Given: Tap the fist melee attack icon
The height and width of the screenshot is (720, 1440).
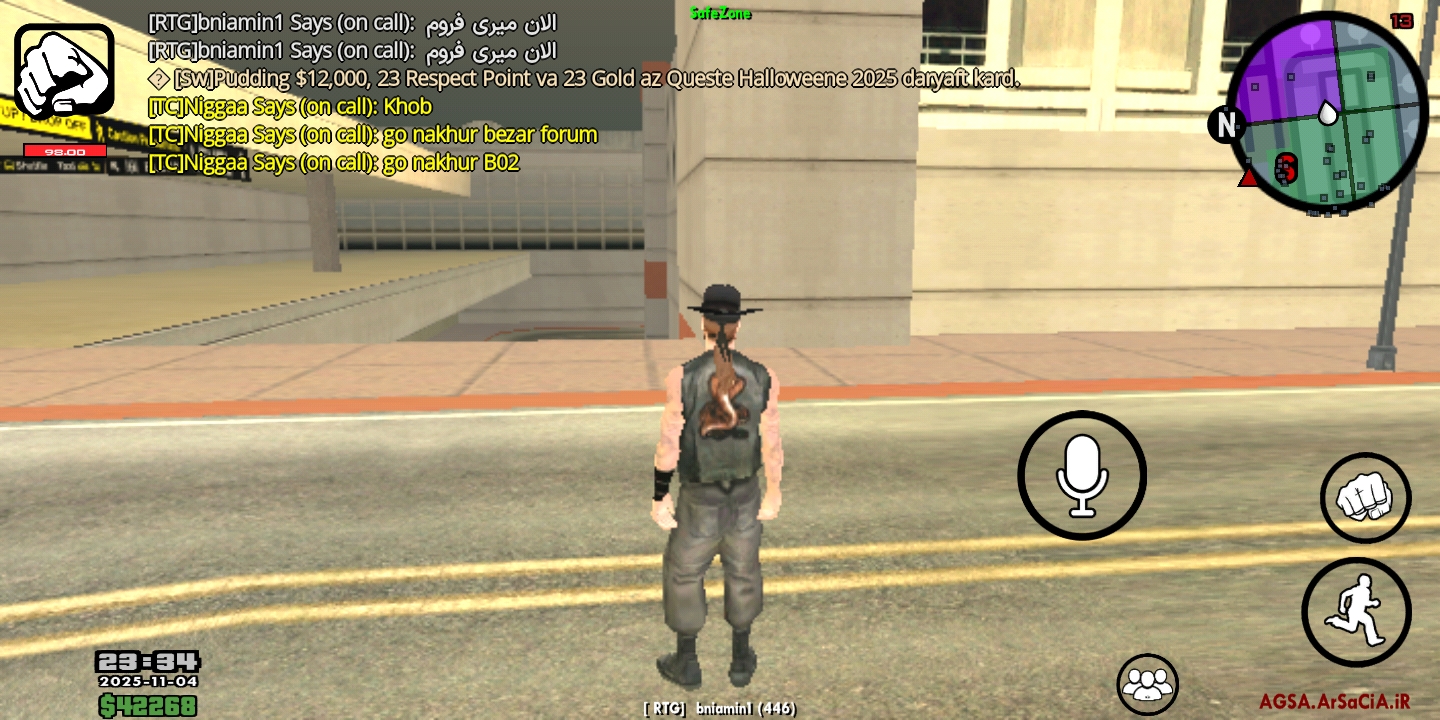Looking at the screenshot, I should click(1364, 497).
